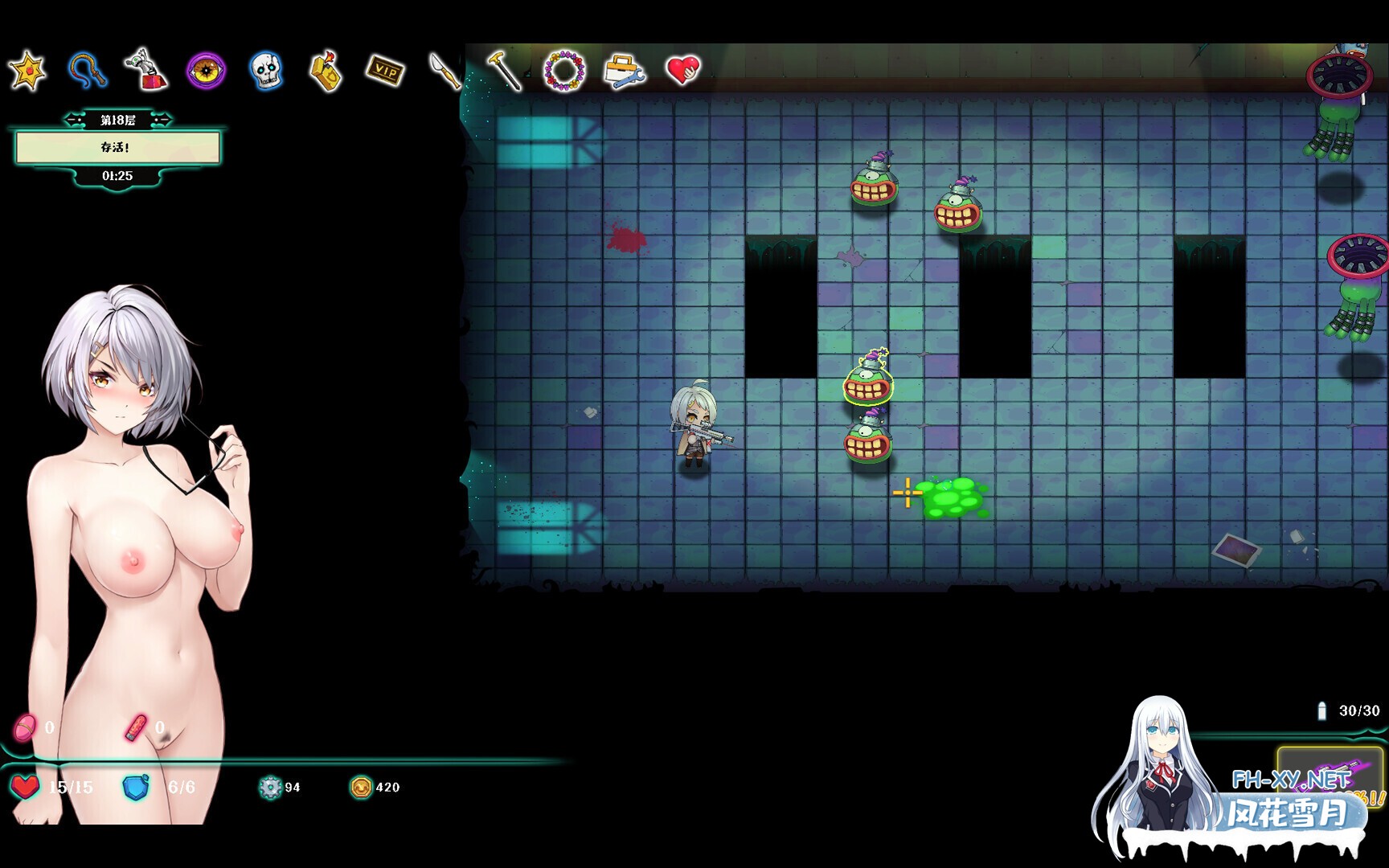Image resolution: width=1389 pixels, height=868 pixels.
Task: Select the coiled whip relic icon
Action: point(87,70)
